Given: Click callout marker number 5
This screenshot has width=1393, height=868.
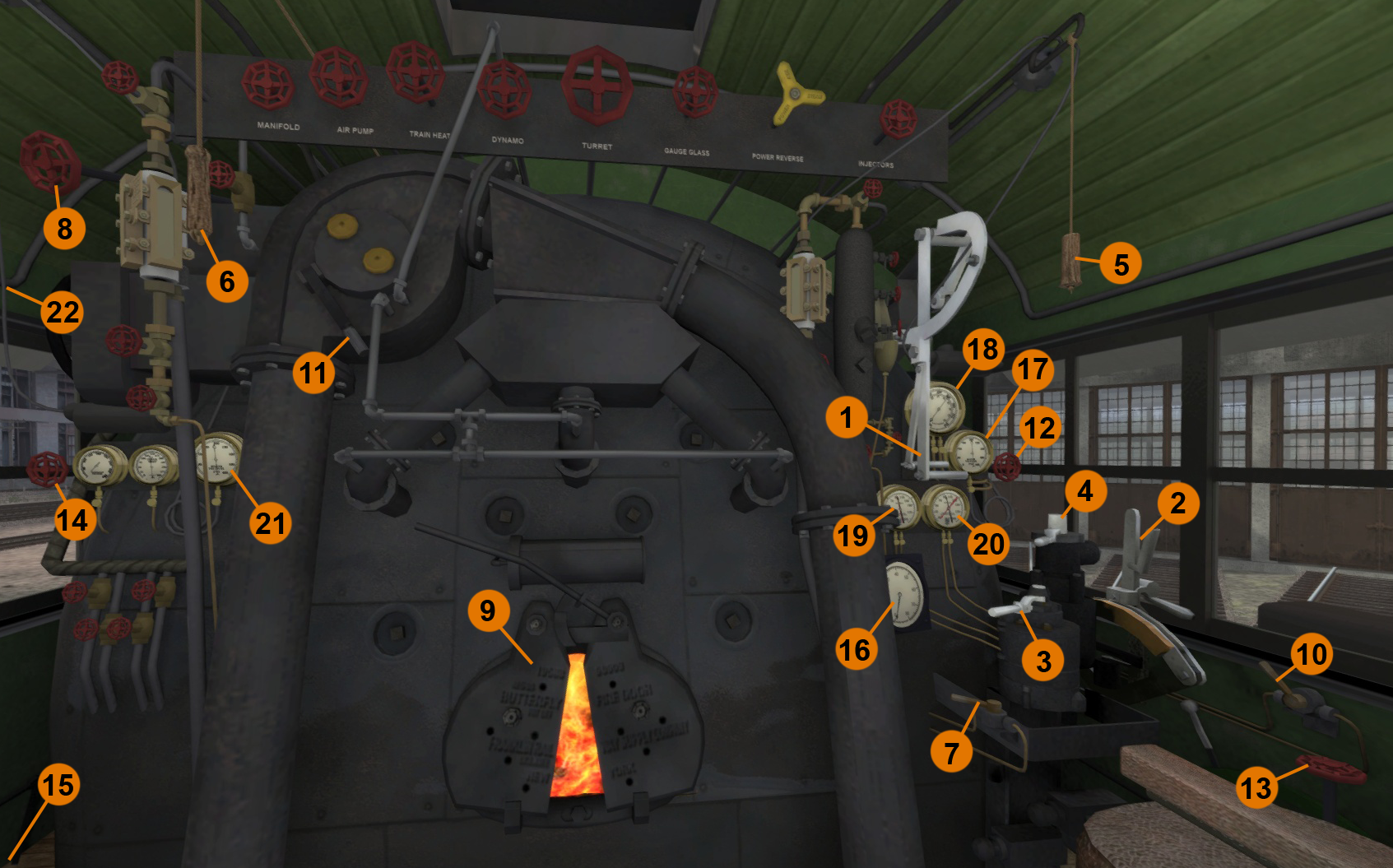Looking at the screenshot, I should coord(1121,265).
